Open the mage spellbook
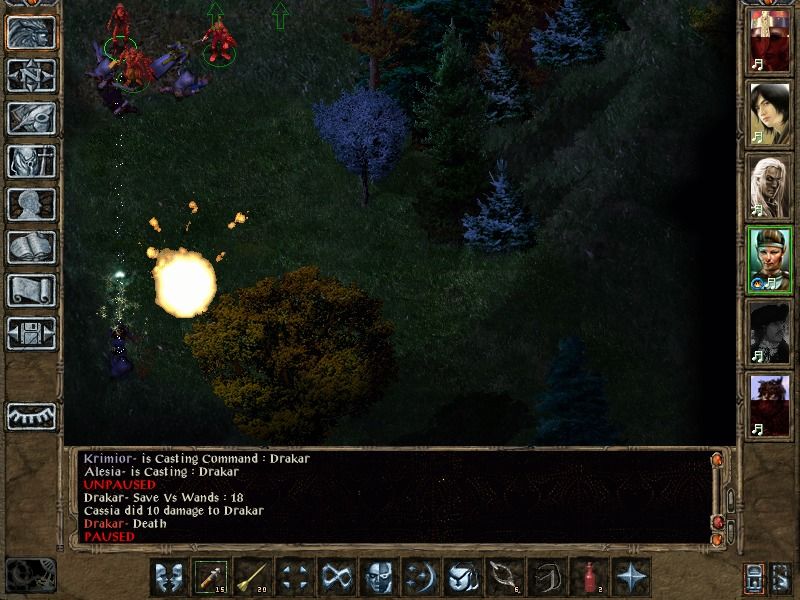Viewport: 800px width, 600px height. 31,247
